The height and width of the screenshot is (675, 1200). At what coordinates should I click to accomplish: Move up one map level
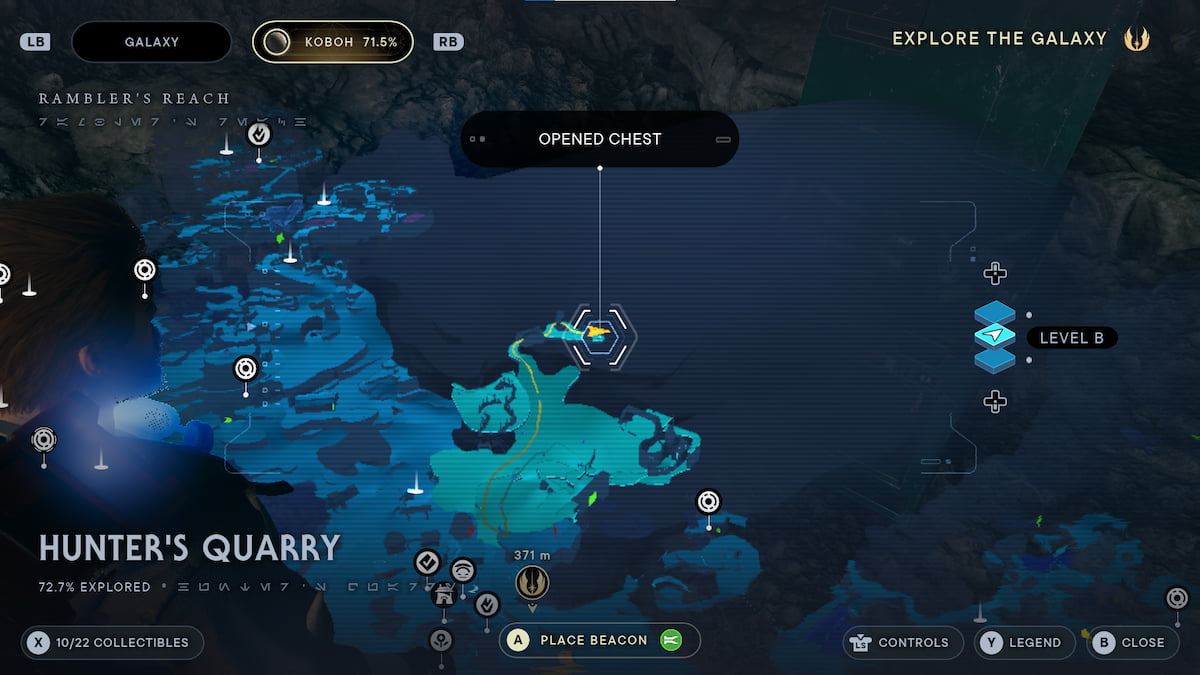click(x=994, y=273)
